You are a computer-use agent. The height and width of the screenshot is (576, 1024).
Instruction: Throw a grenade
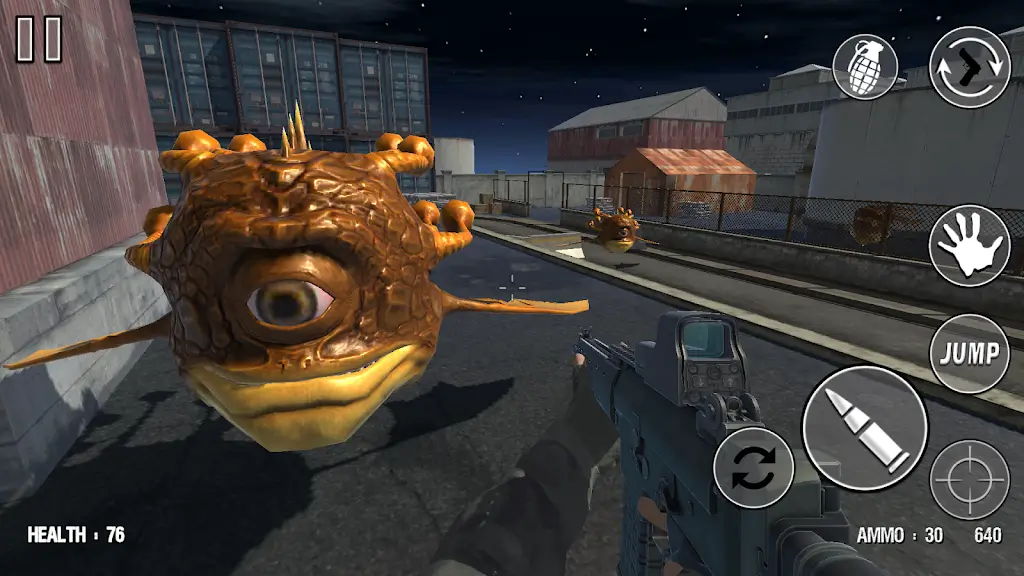point(865,66)
